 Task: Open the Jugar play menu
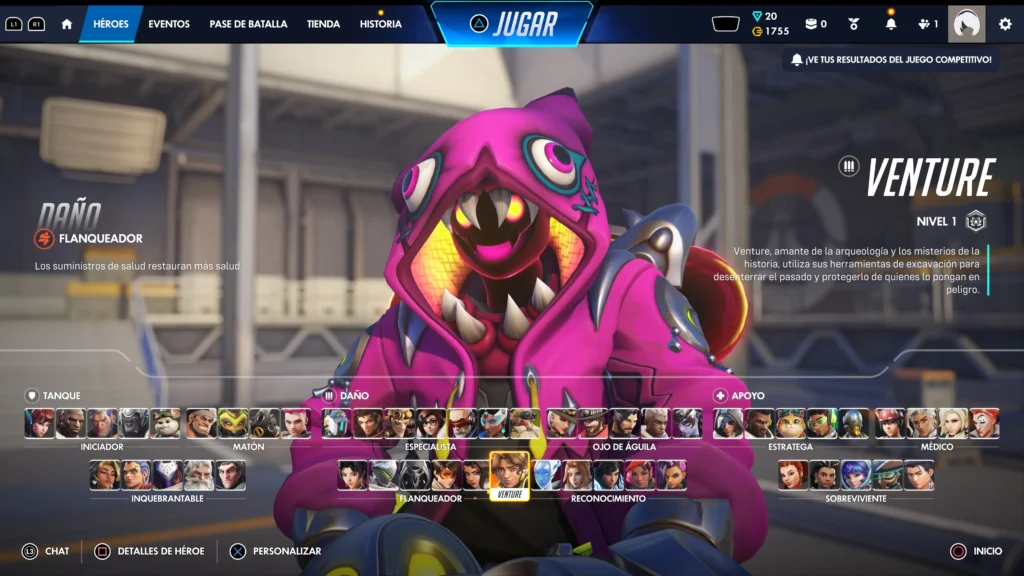tap(511, 23)
